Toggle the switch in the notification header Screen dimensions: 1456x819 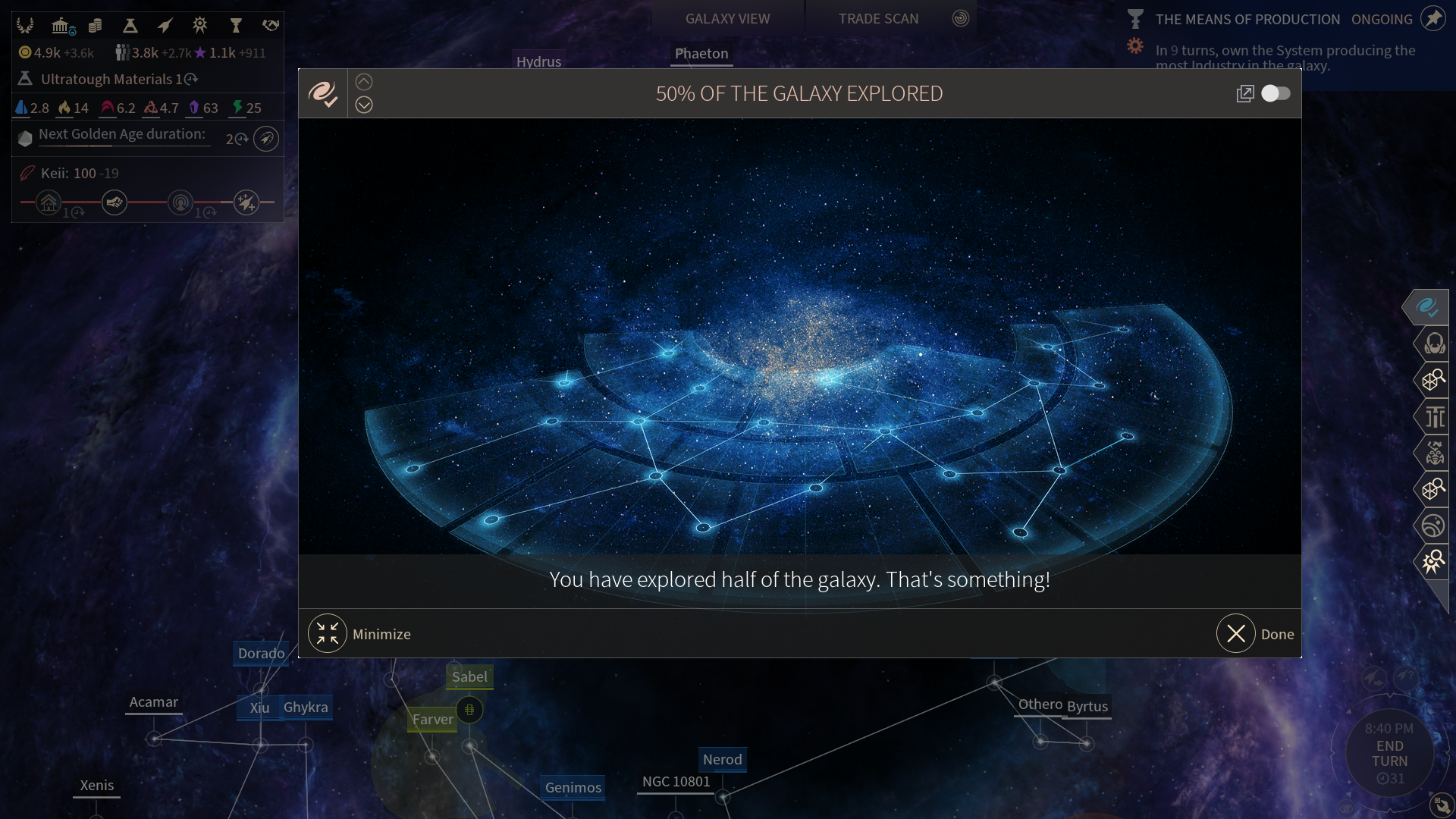pyautogui.click(x=1276, y=93)
